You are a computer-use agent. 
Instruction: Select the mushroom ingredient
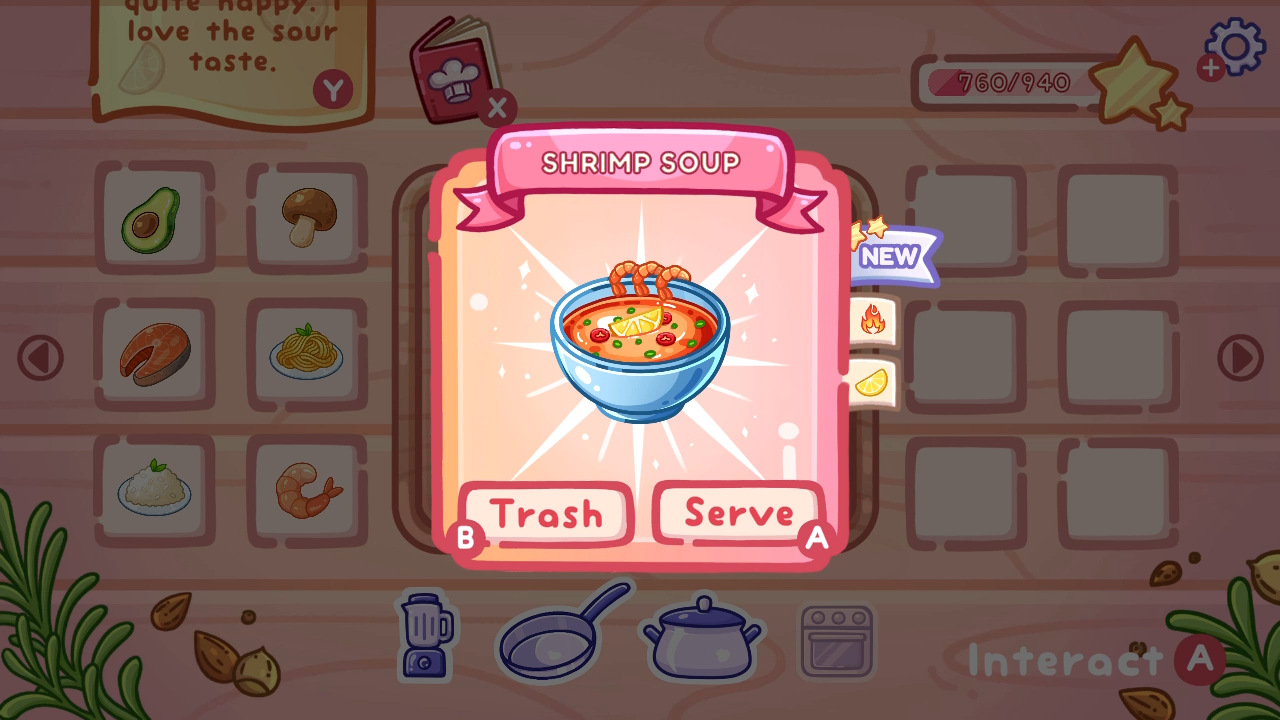point(307,217)
